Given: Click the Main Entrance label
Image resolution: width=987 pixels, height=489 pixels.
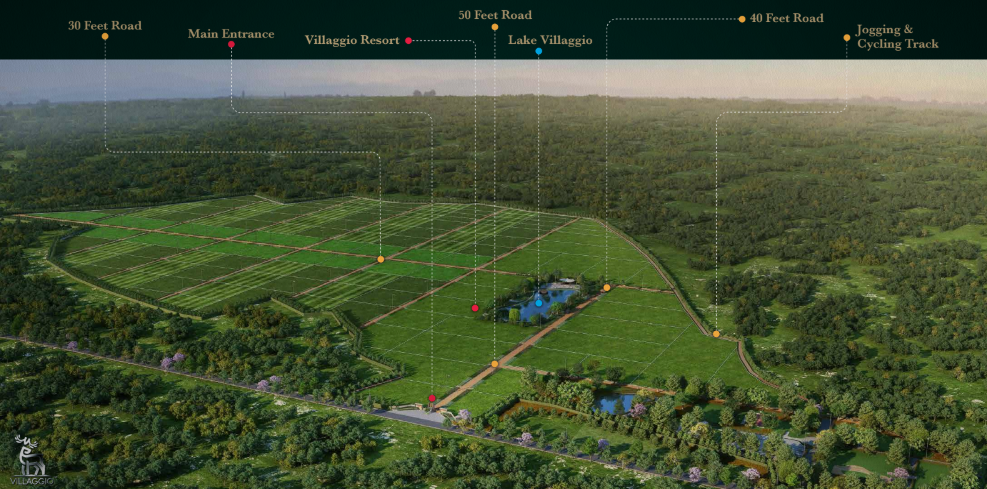Looking at the screenshot, I should 231,34.
